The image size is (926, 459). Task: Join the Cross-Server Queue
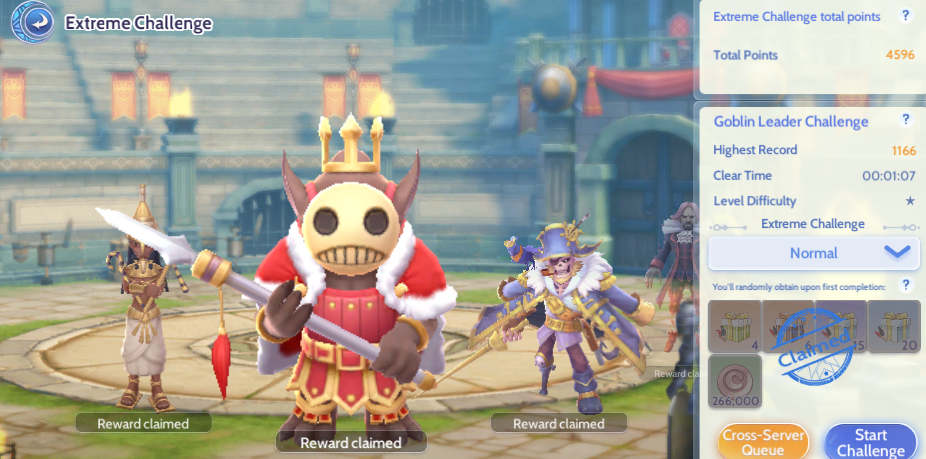click(762, 442)
